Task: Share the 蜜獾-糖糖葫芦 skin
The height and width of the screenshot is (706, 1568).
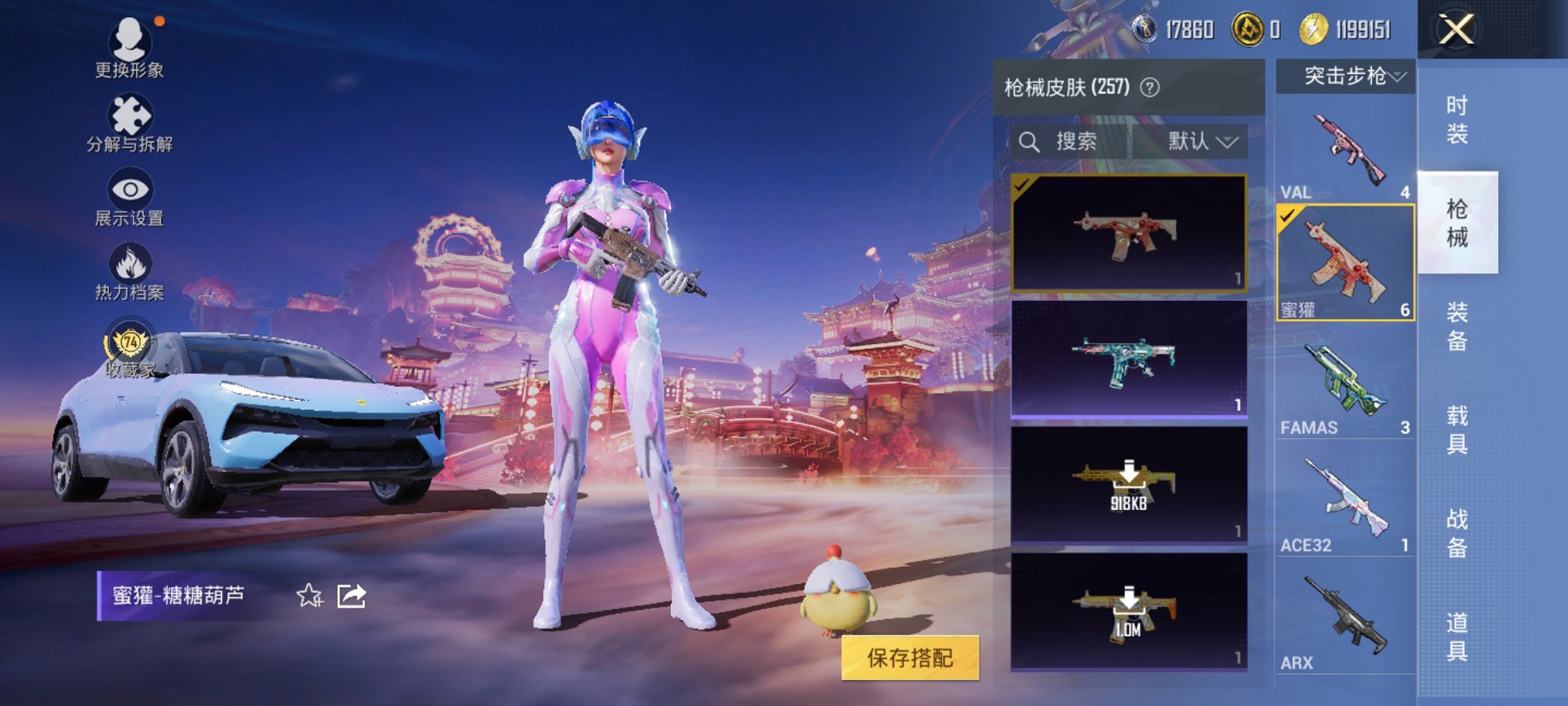Action: (350, 594)
